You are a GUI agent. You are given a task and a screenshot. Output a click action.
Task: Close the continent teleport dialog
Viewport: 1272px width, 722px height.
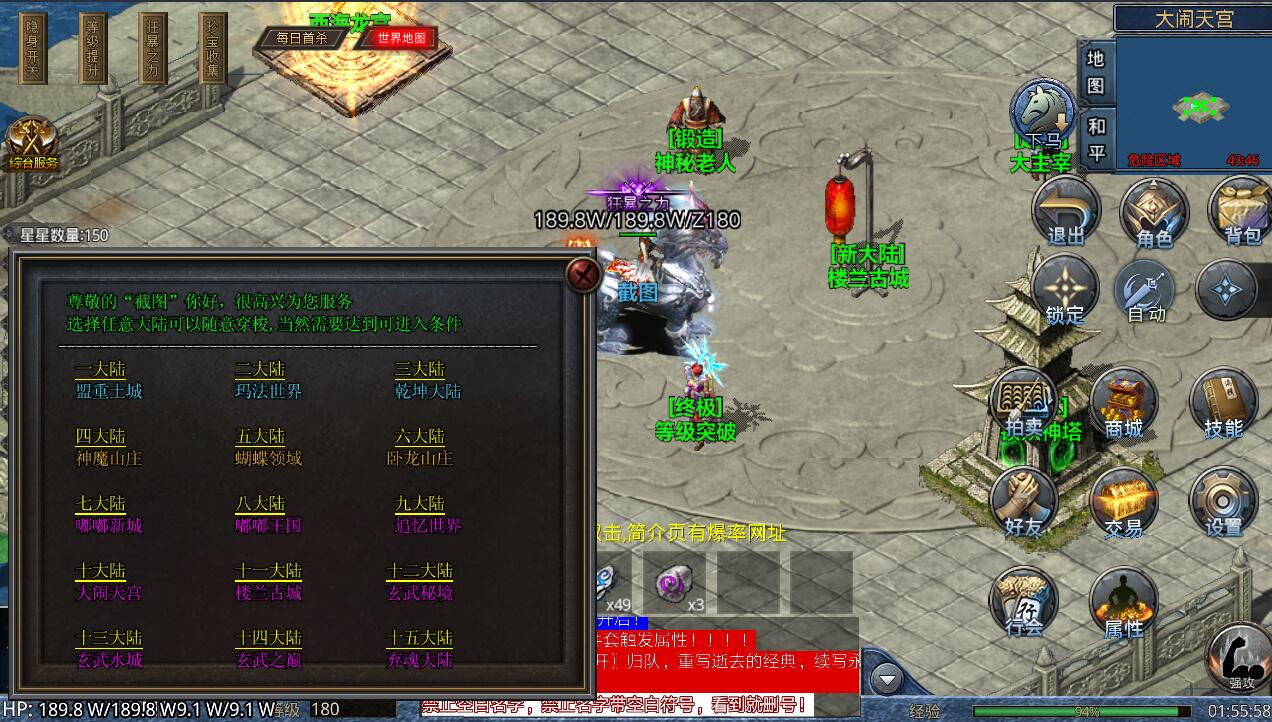[583, 274]
